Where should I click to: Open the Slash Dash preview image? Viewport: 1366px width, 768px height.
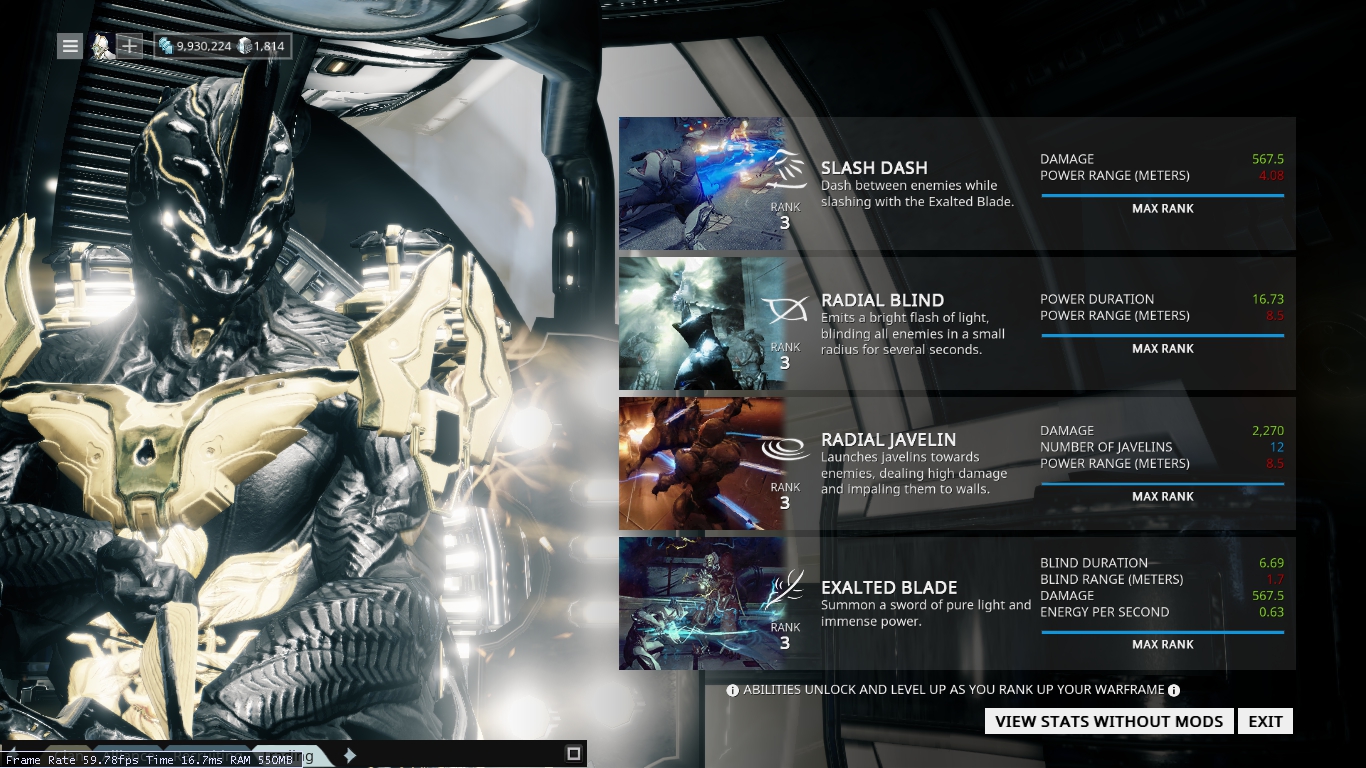(700, 182)
